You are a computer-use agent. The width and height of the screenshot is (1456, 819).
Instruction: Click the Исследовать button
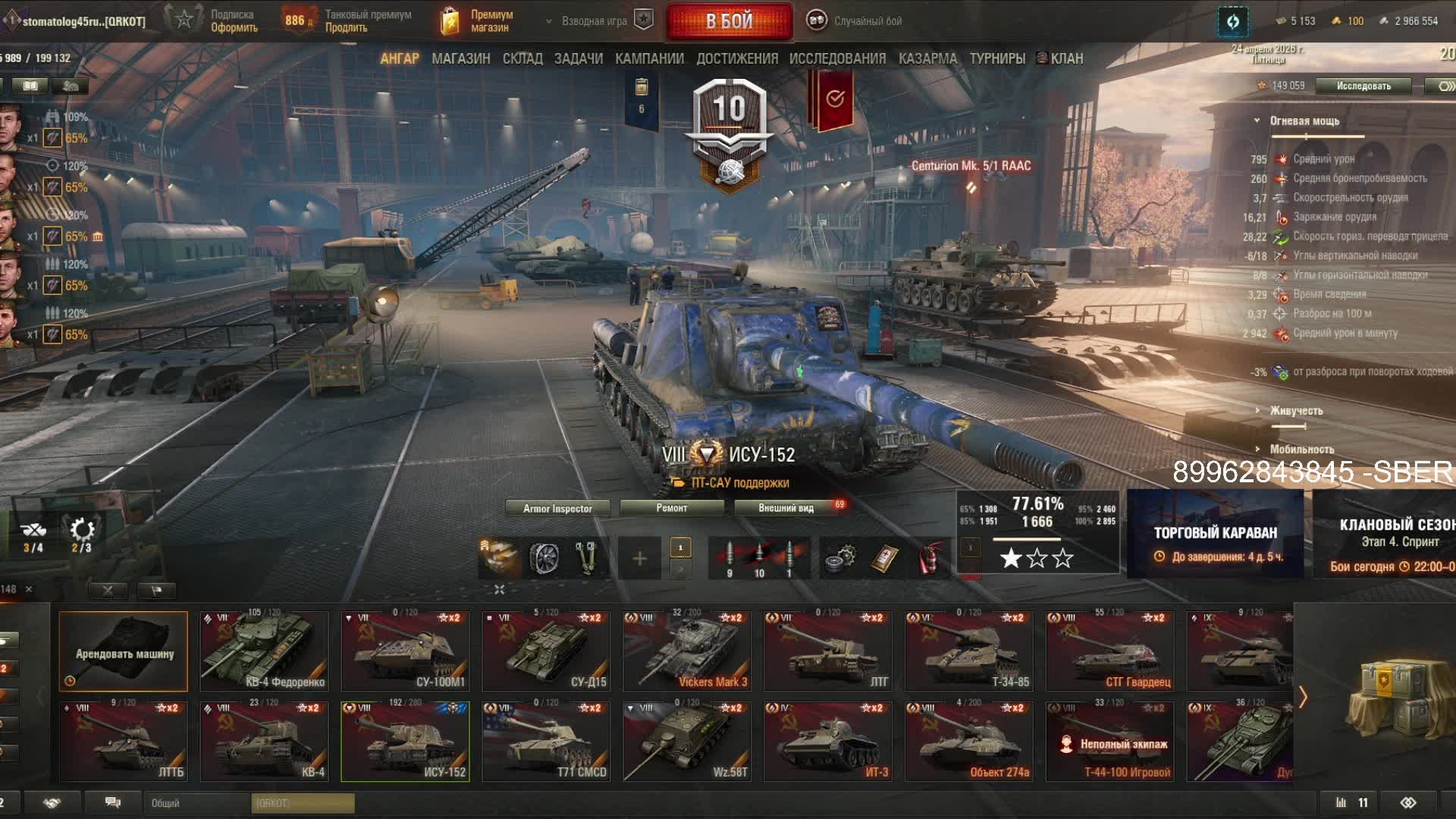click(1363, 86)
